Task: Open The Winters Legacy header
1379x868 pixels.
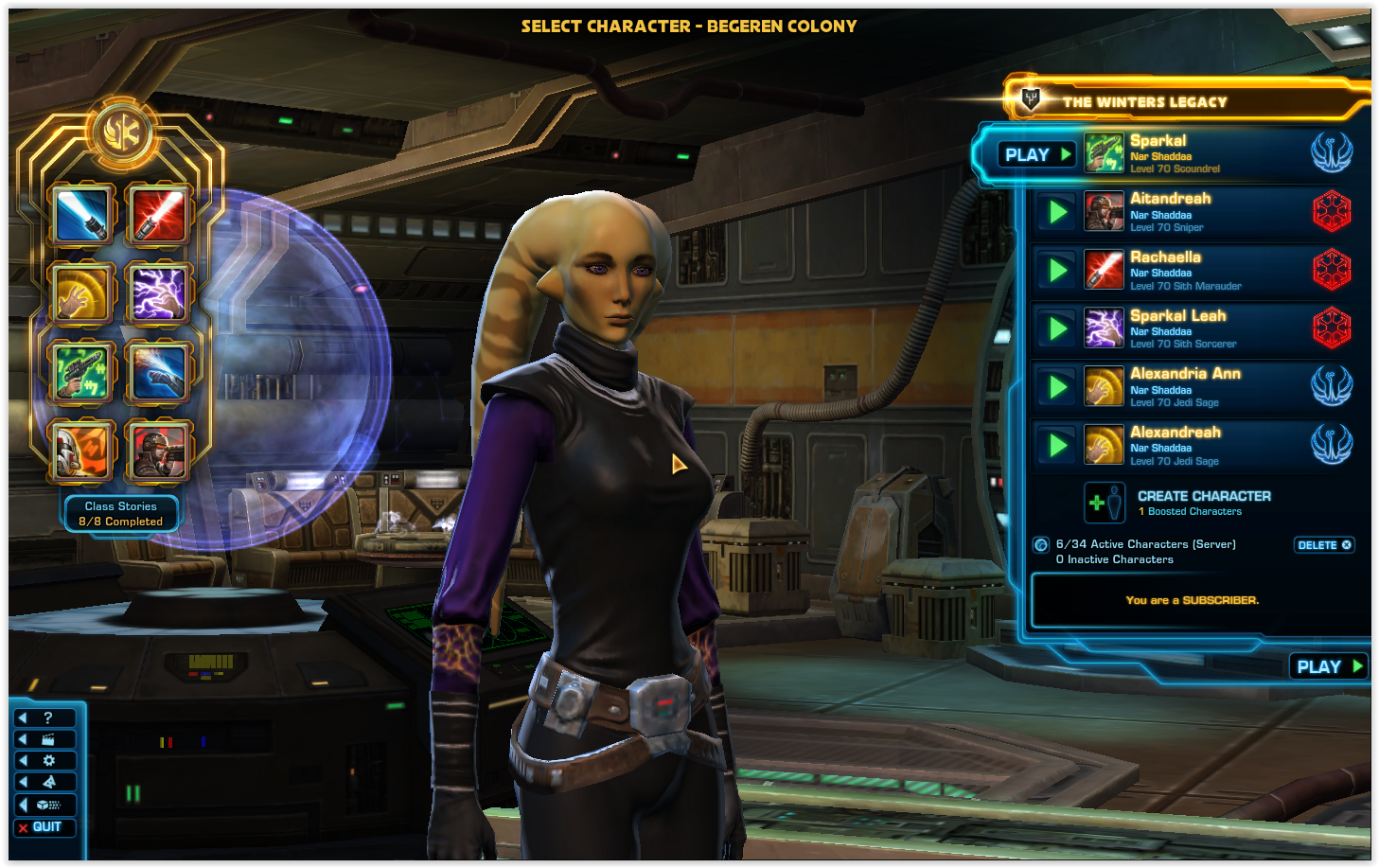Action: [1144, 101]
